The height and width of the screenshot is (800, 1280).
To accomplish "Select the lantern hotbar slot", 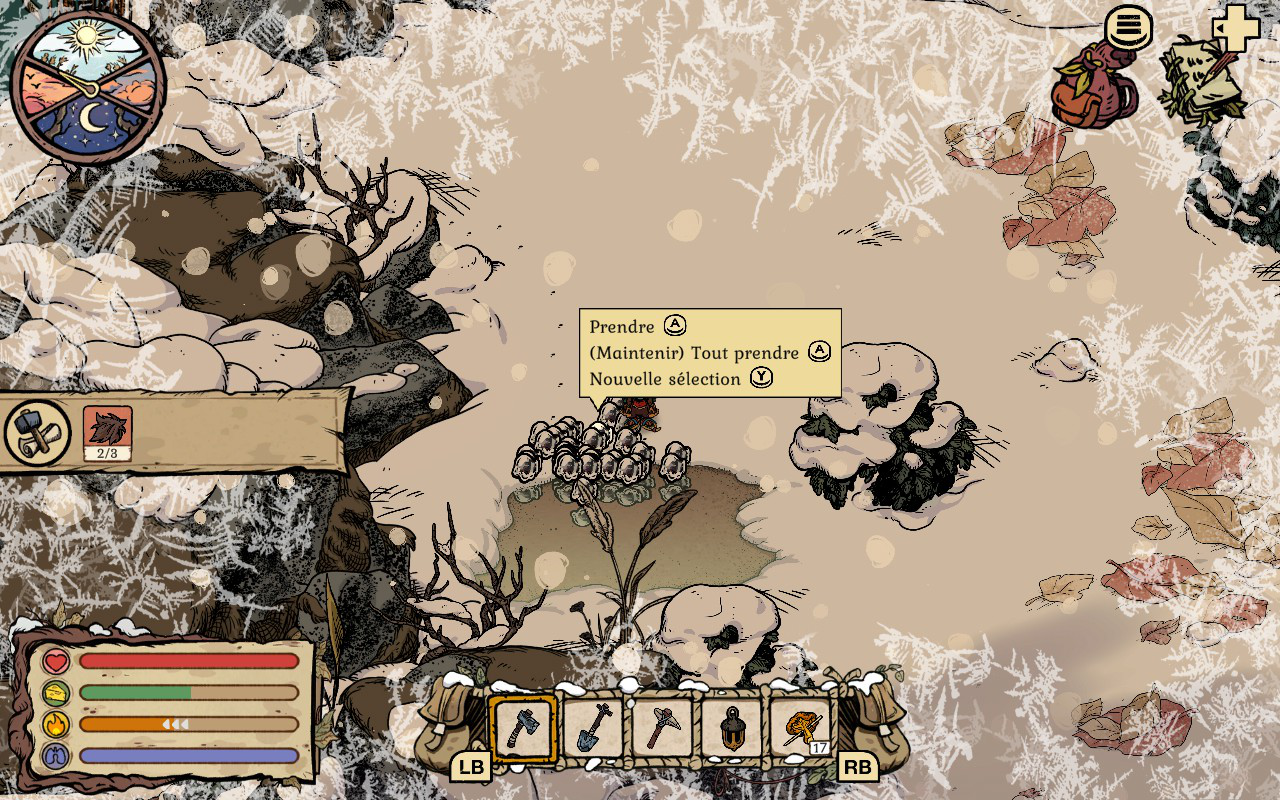I will tap(730, 728).
